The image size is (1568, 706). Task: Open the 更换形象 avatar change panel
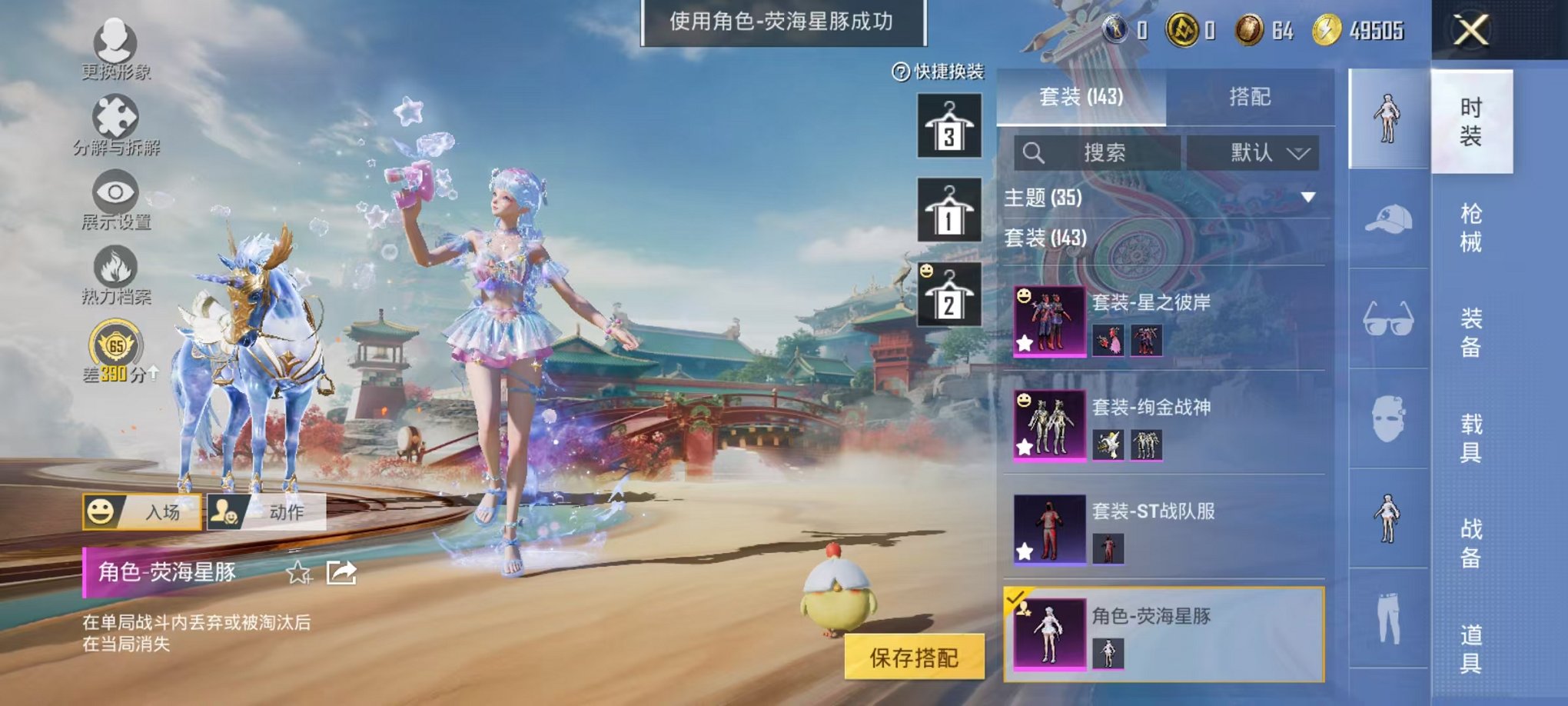(x=115, y=40)
